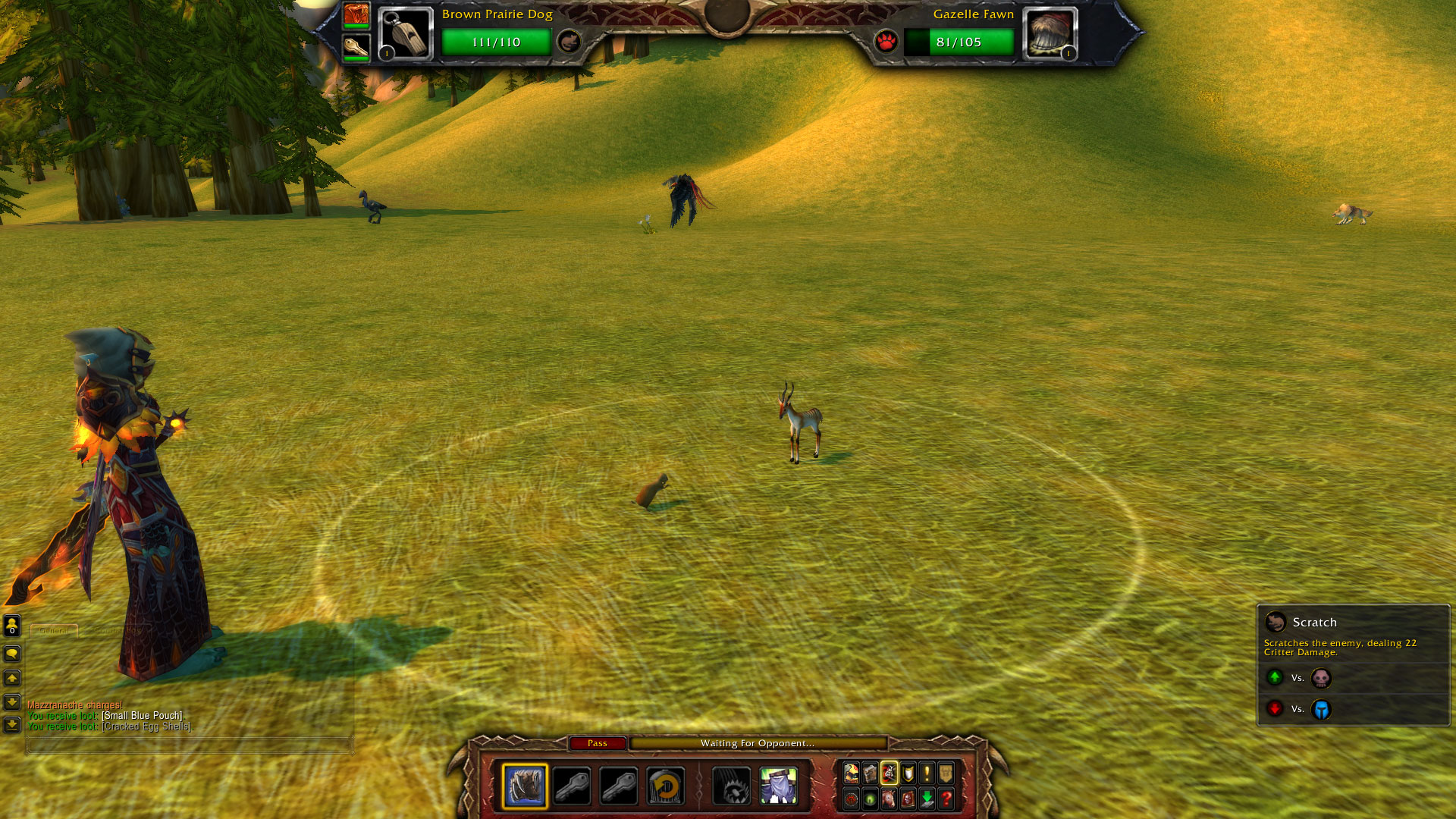Click the forfeit battle flag icon
The height and width of the screenshot is (819, 1456).
(x=779, y=786)
